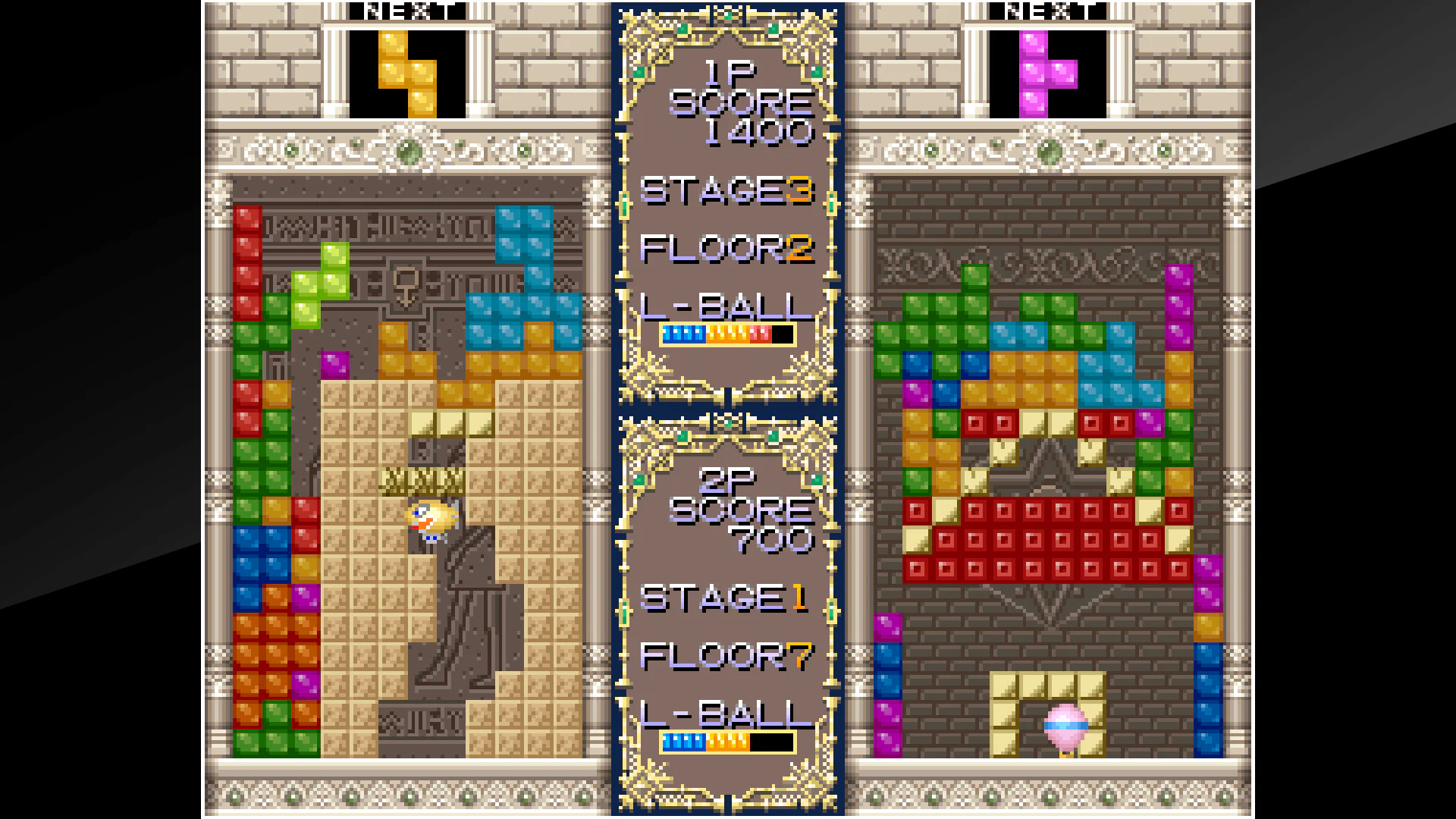Expand the 2P score panel ornament
This screenshot has height=819, width=1456.
pyautogui.click(x=728, y=425)
